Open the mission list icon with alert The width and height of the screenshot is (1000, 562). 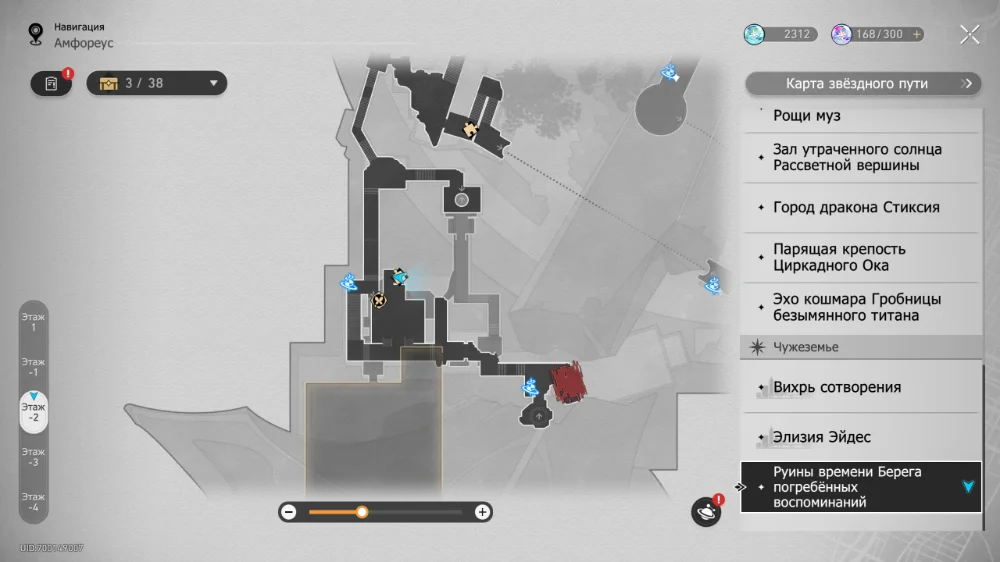(51, 83)
